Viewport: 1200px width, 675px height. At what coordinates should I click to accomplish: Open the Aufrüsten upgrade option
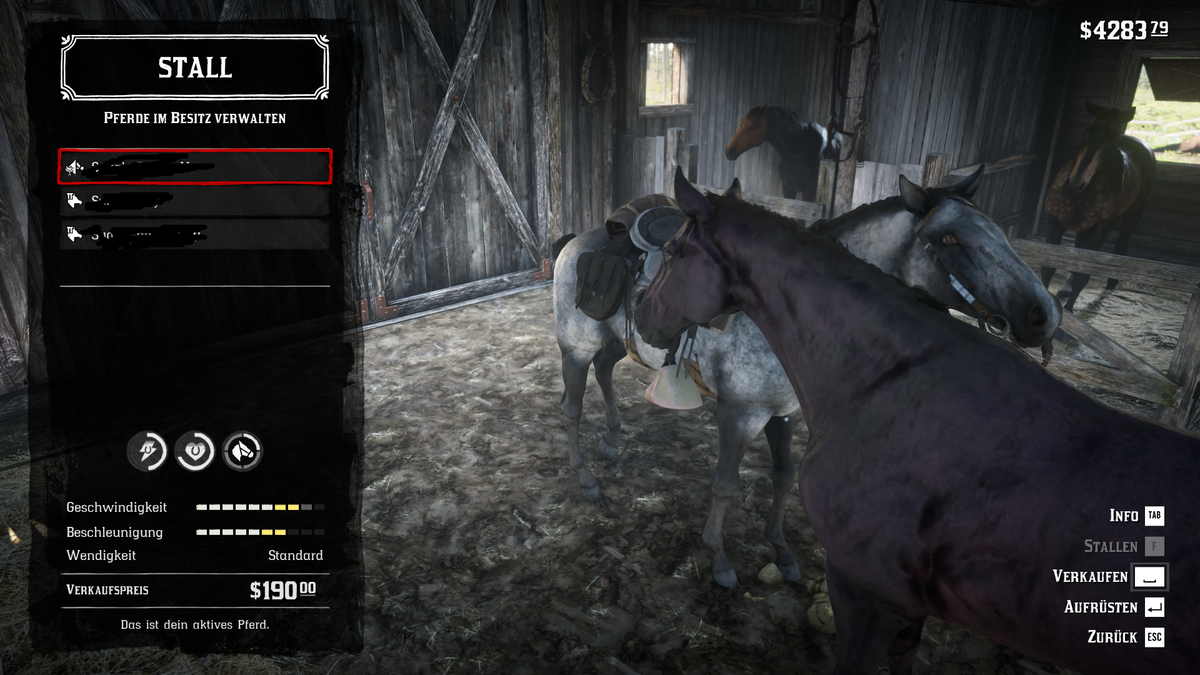(1101, 607)
